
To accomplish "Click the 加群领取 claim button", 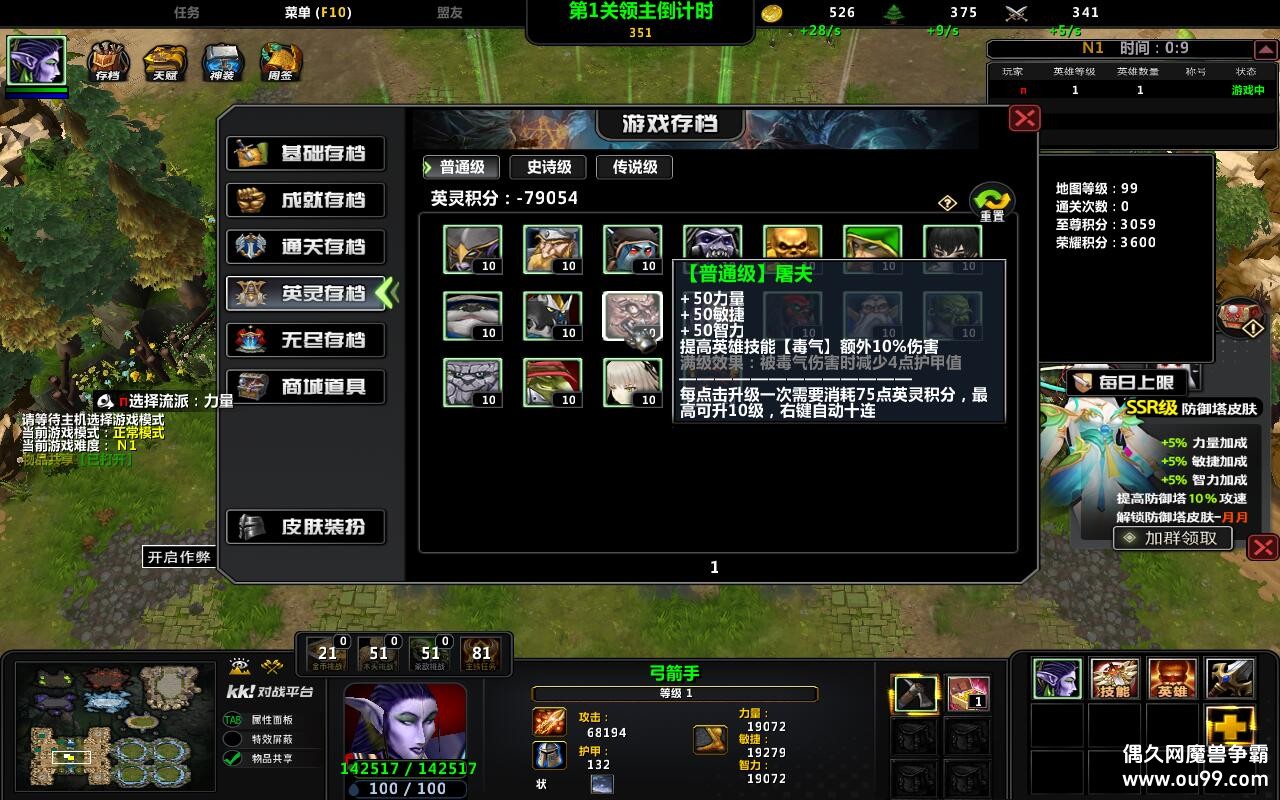I will [1172, 538].
